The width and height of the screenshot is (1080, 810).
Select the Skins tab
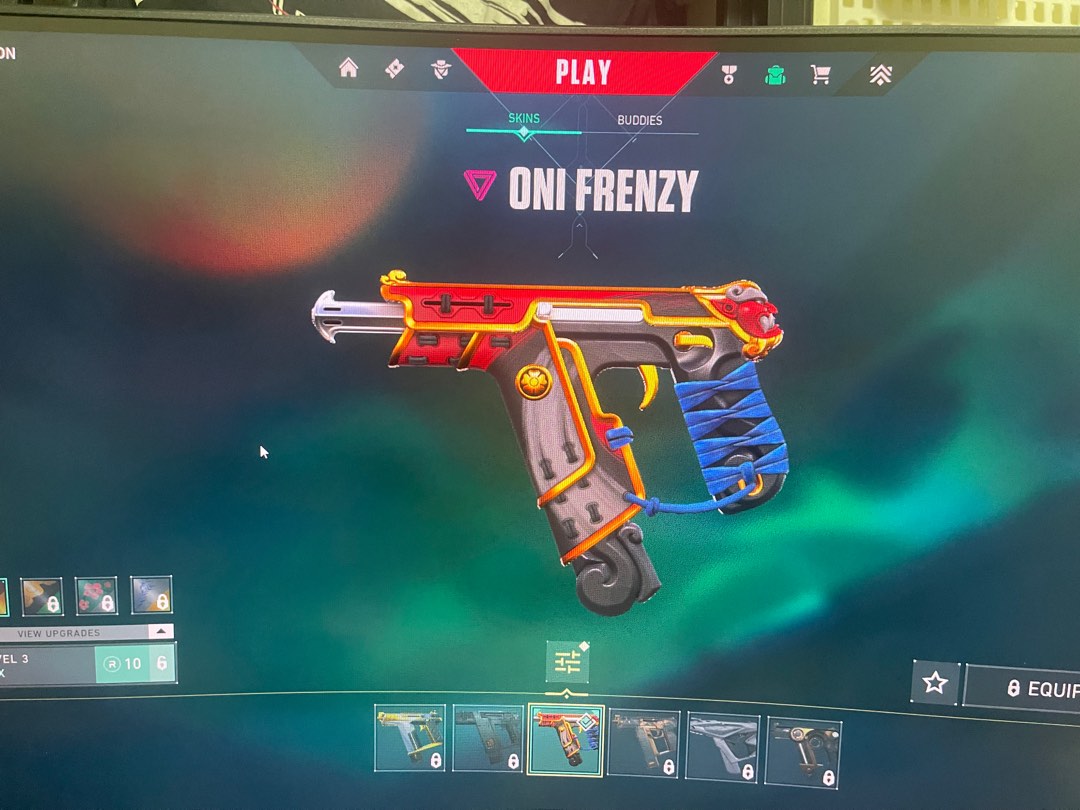(524, 118)
